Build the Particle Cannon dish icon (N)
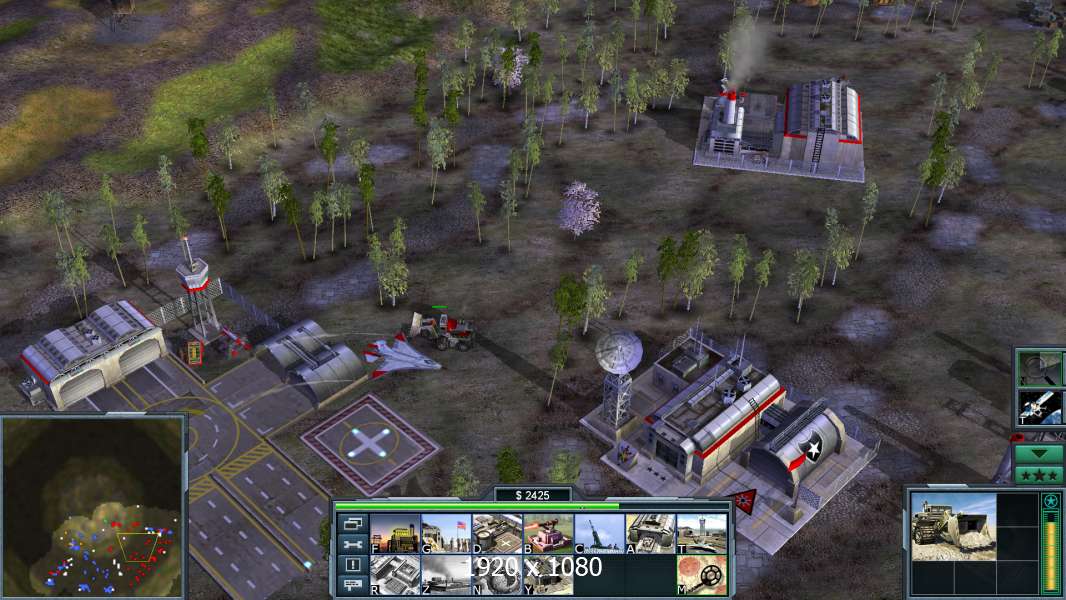This screenshot has height=600, width=1066. (497, 575)
